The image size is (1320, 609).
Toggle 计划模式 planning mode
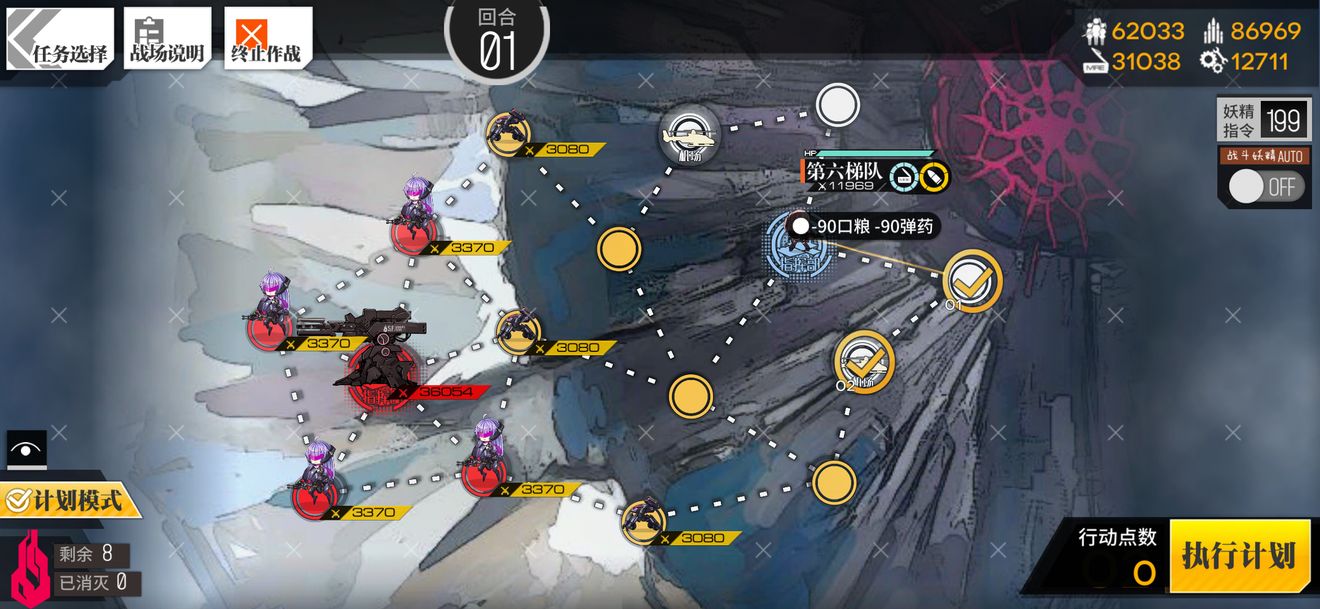[x=68, y=498]
